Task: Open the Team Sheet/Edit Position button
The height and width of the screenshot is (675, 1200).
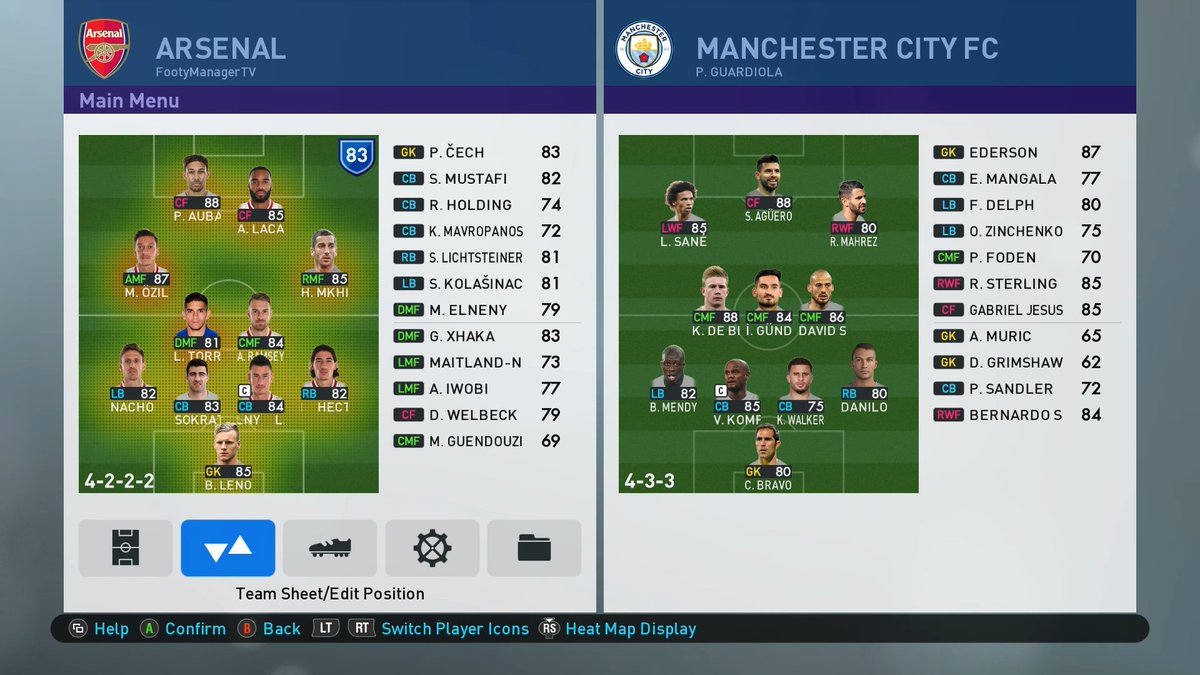Action: click(227, 548)
